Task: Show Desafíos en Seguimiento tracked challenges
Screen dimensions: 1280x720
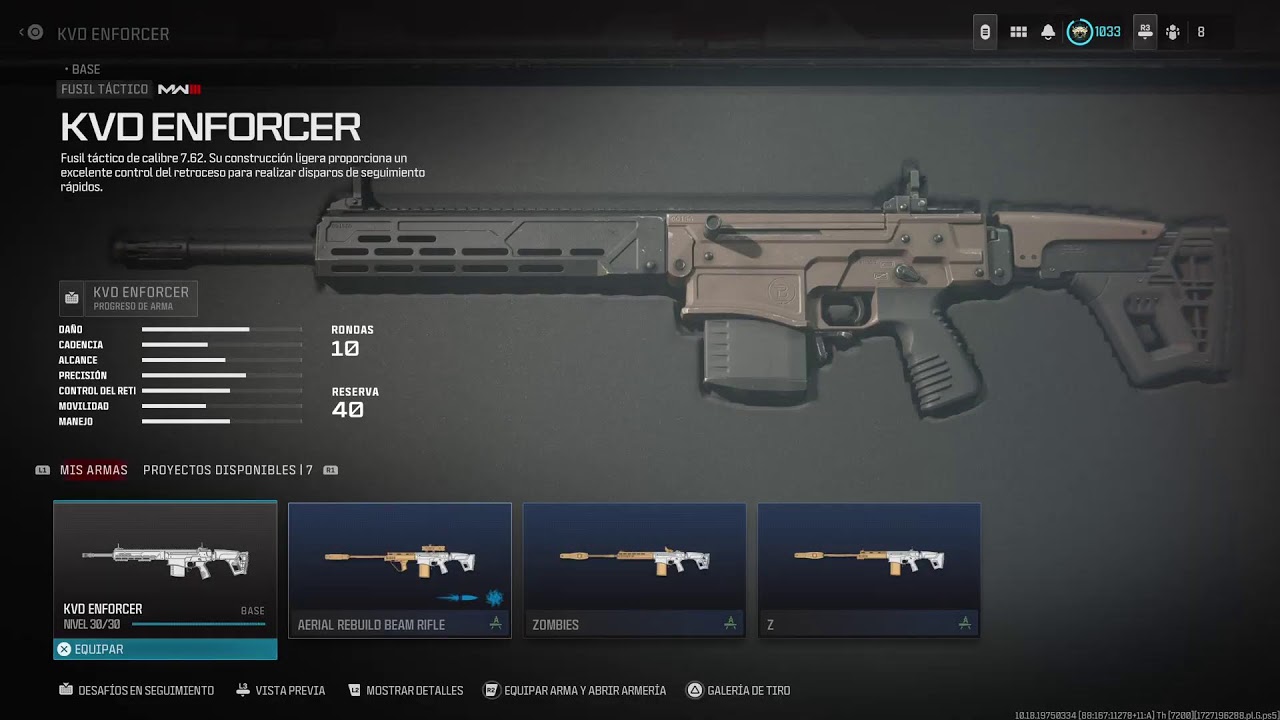Action: click(x=137, y=690)
